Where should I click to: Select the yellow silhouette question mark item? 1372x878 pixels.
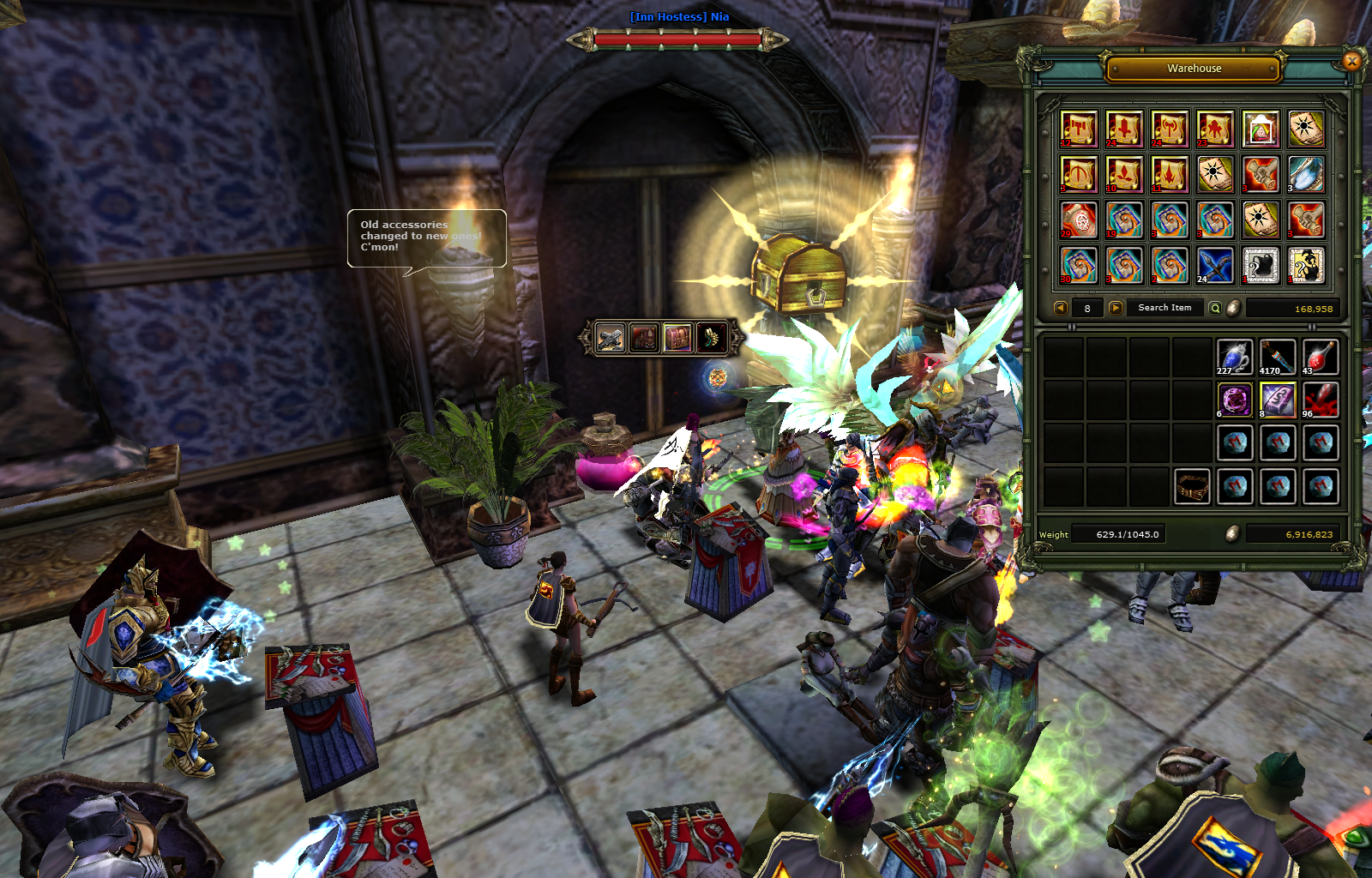pyautogui.click(x=1306, y=265)
